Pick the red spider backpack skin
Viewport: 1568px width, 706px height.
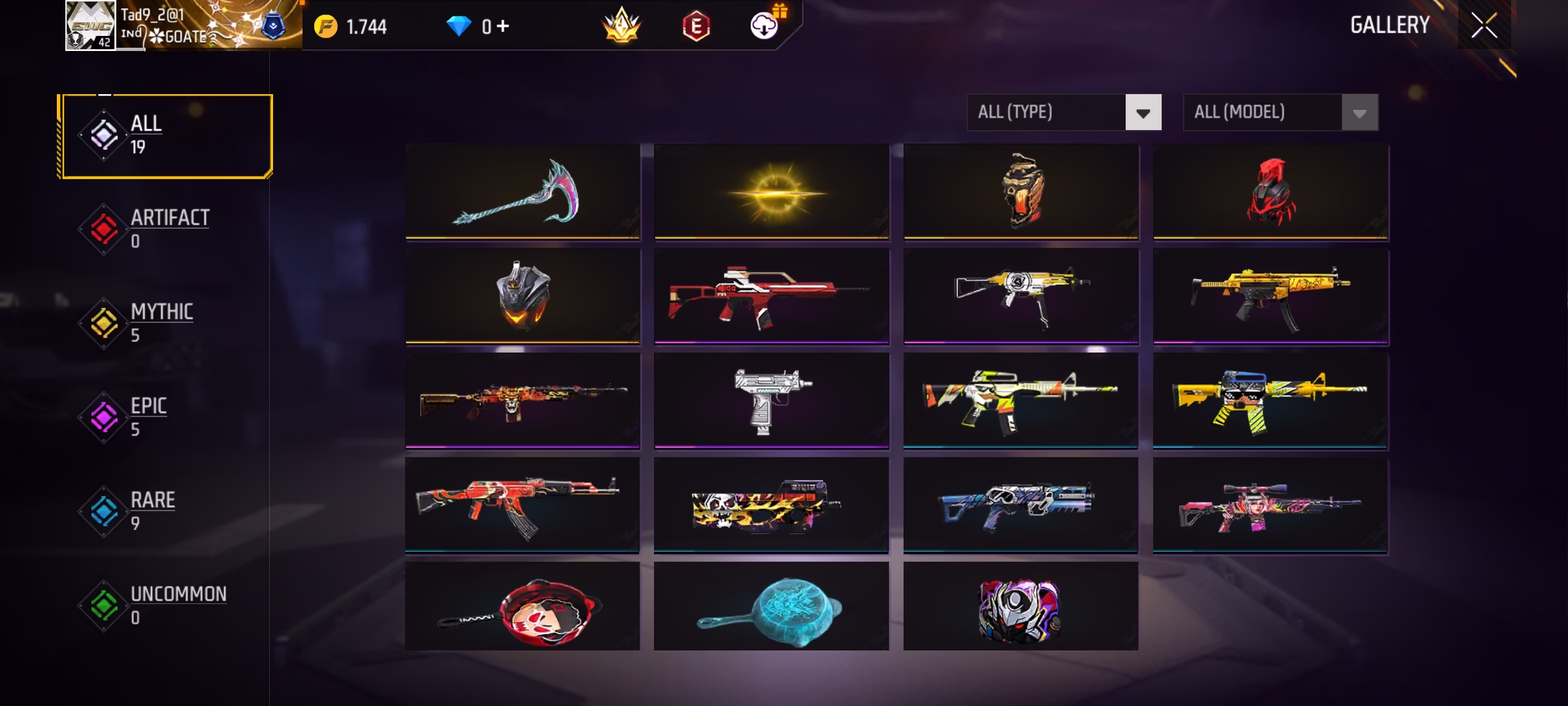click(1270, 192)
